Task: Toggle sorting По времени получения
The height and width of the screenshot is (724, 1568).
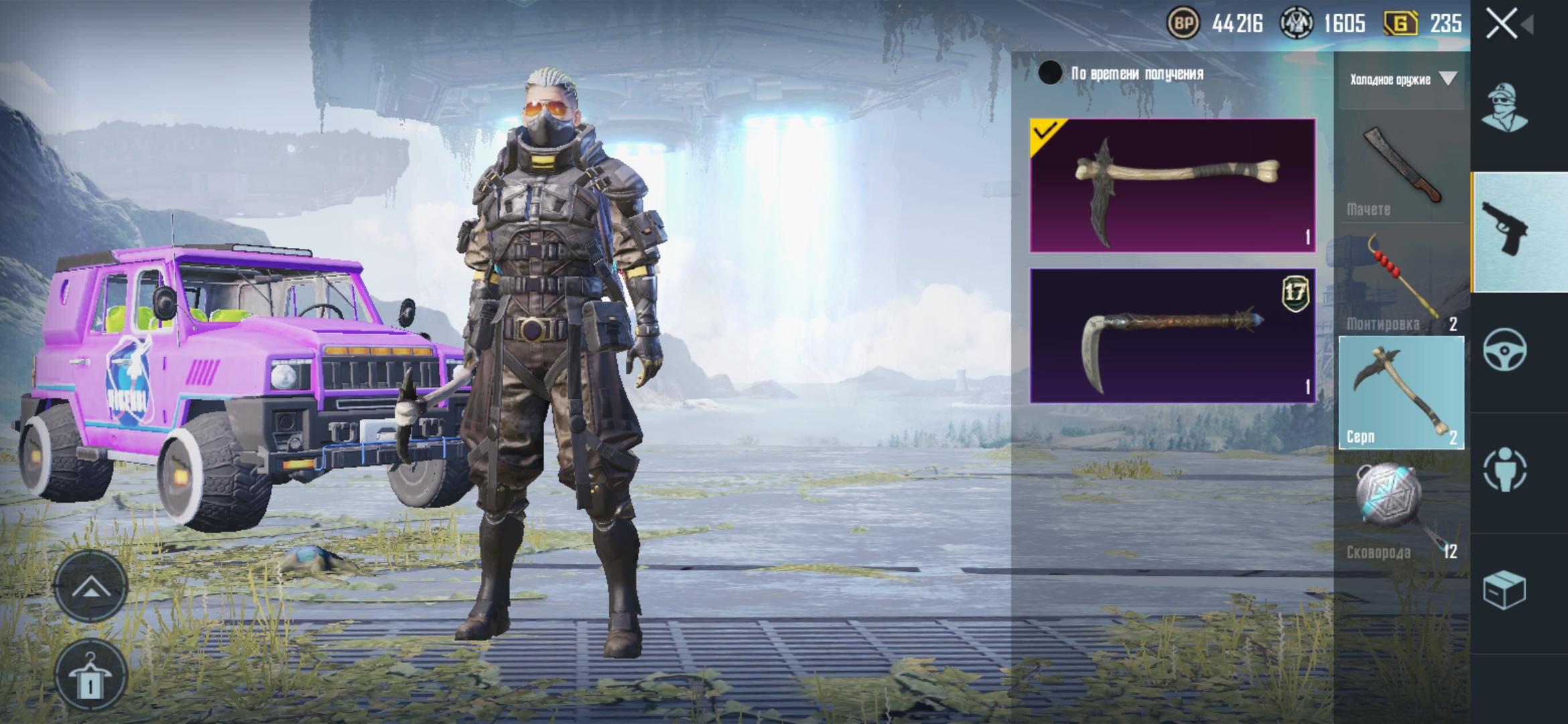Action: [x=1050, y=73]
